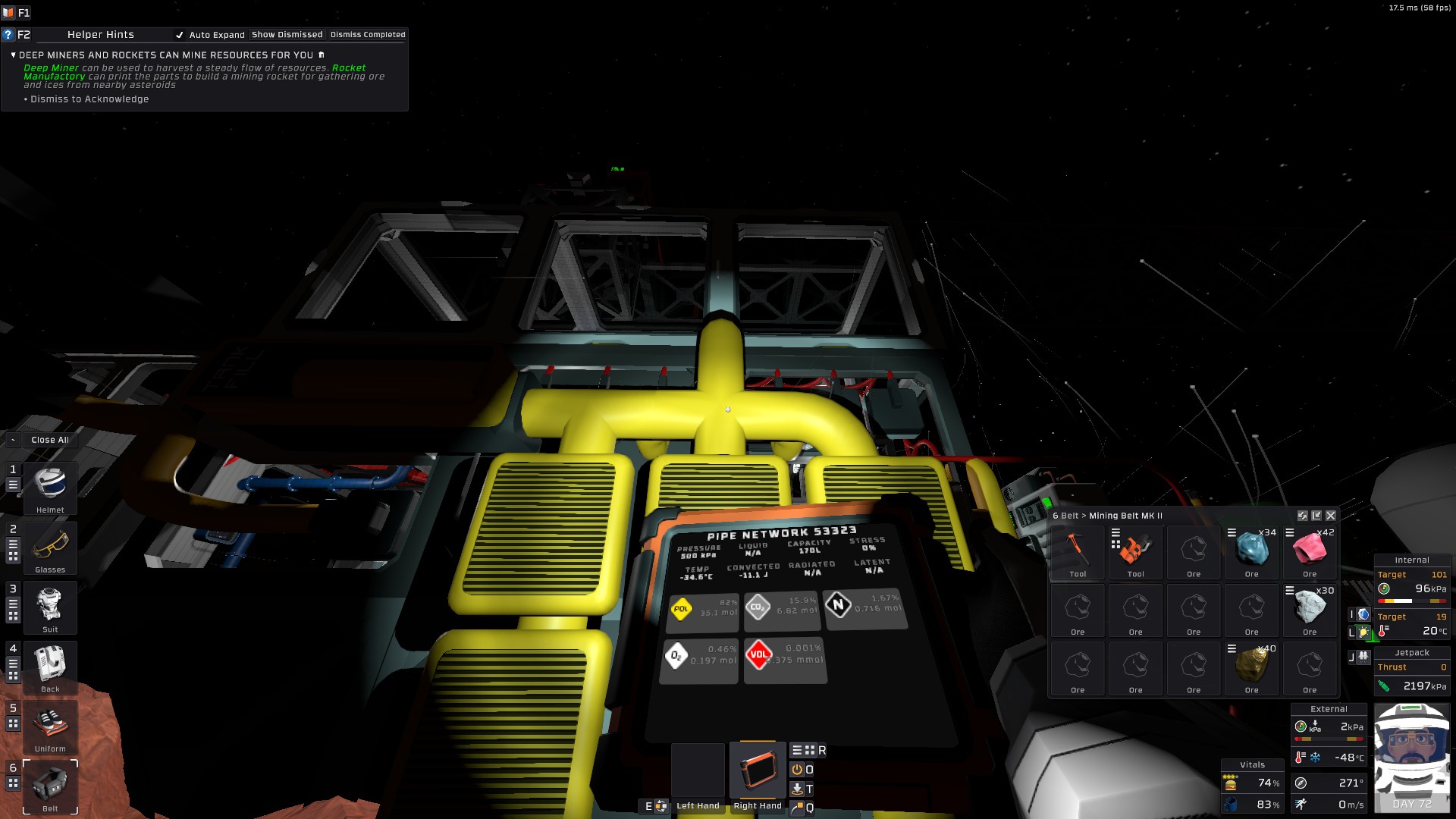Open the F1 book guide icon
1456x819 pixels.
[8, 13]
